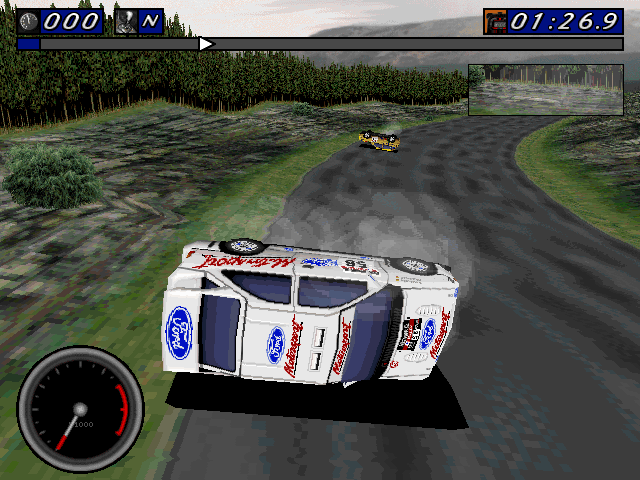The image size is (640, 480).
Task: Select the white arrow on the stage progress bar
Action: (x=205, y=43)
